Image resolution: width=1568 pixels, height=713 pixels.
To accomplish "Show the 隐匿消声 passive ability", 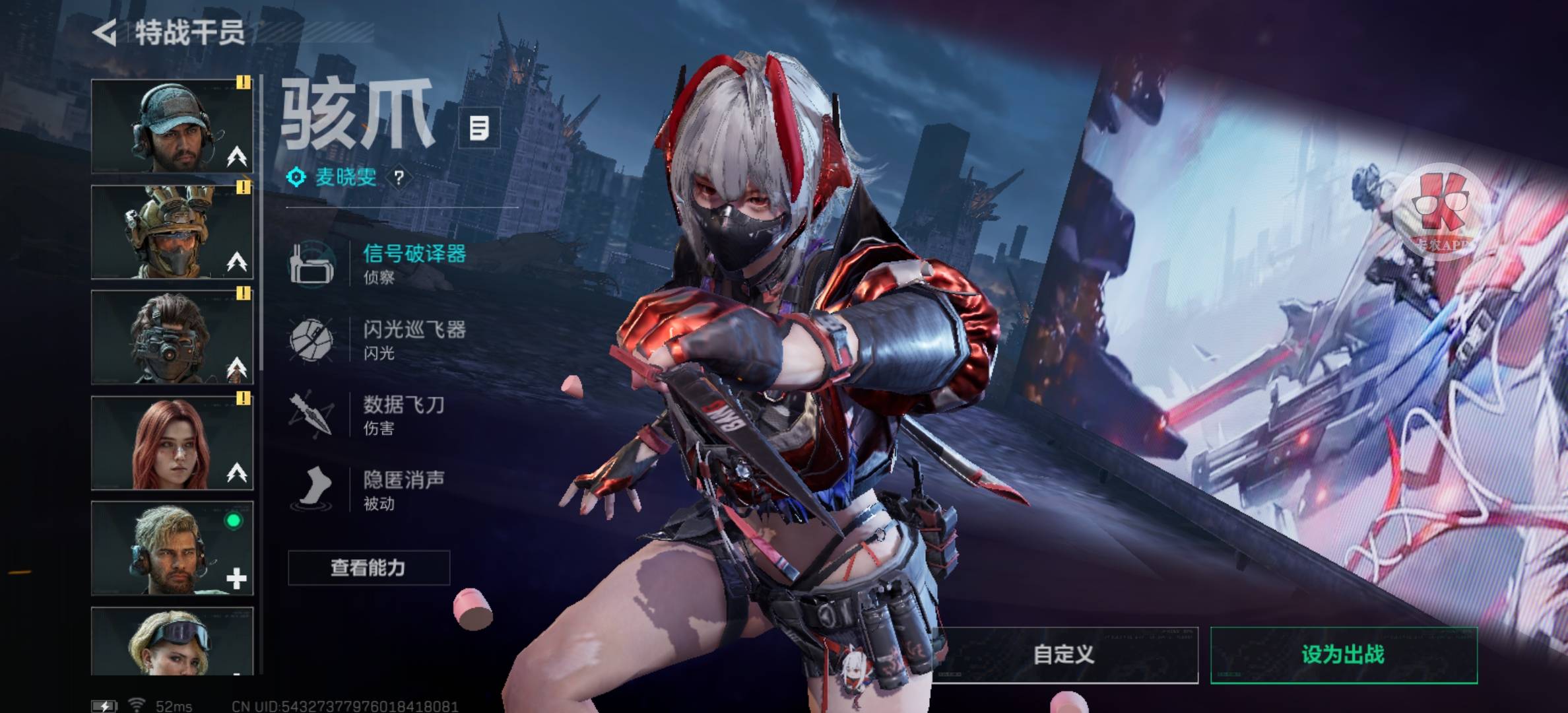I will [x=403, y=489].
